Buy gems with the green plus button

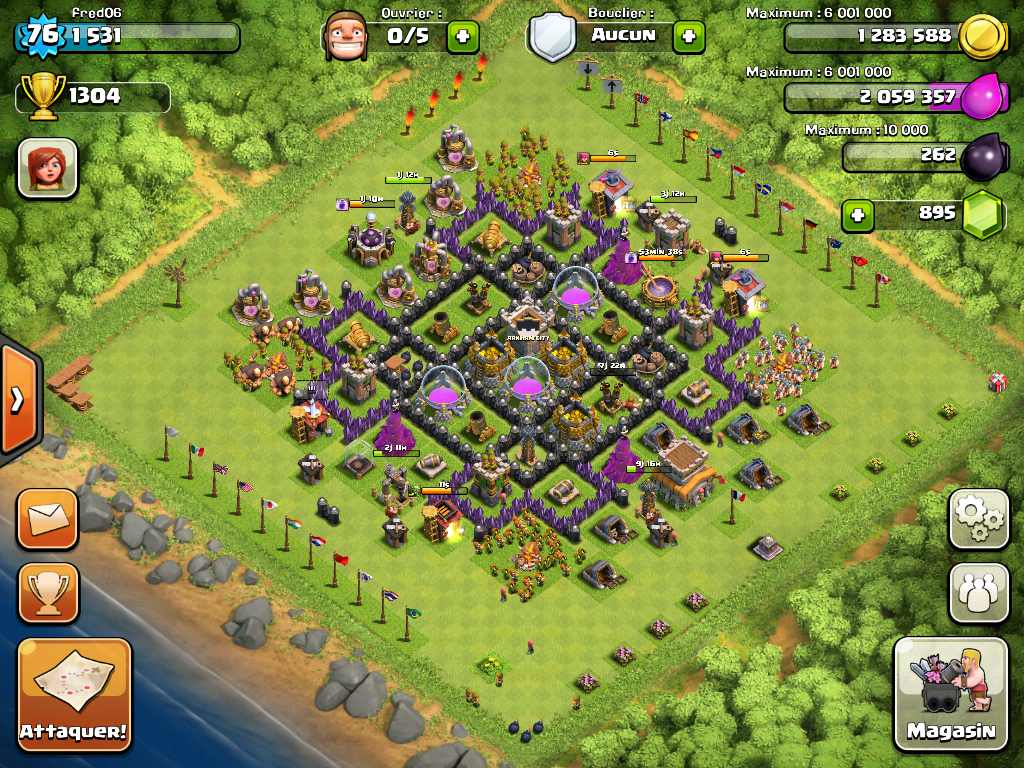(856, 214)
